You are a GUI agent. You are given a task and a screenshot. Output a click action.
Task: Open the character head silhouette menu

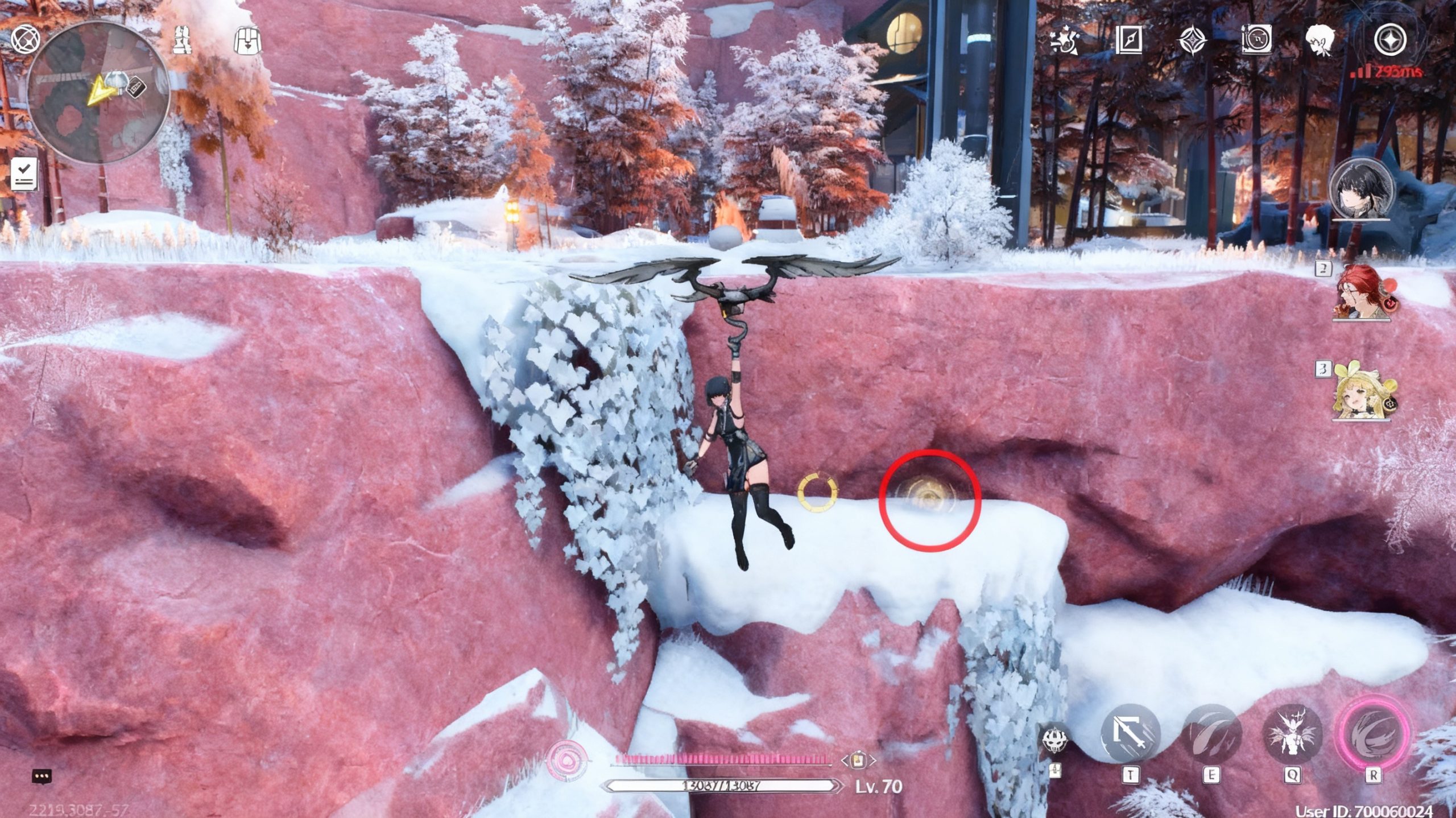[x=1319, y=41]
